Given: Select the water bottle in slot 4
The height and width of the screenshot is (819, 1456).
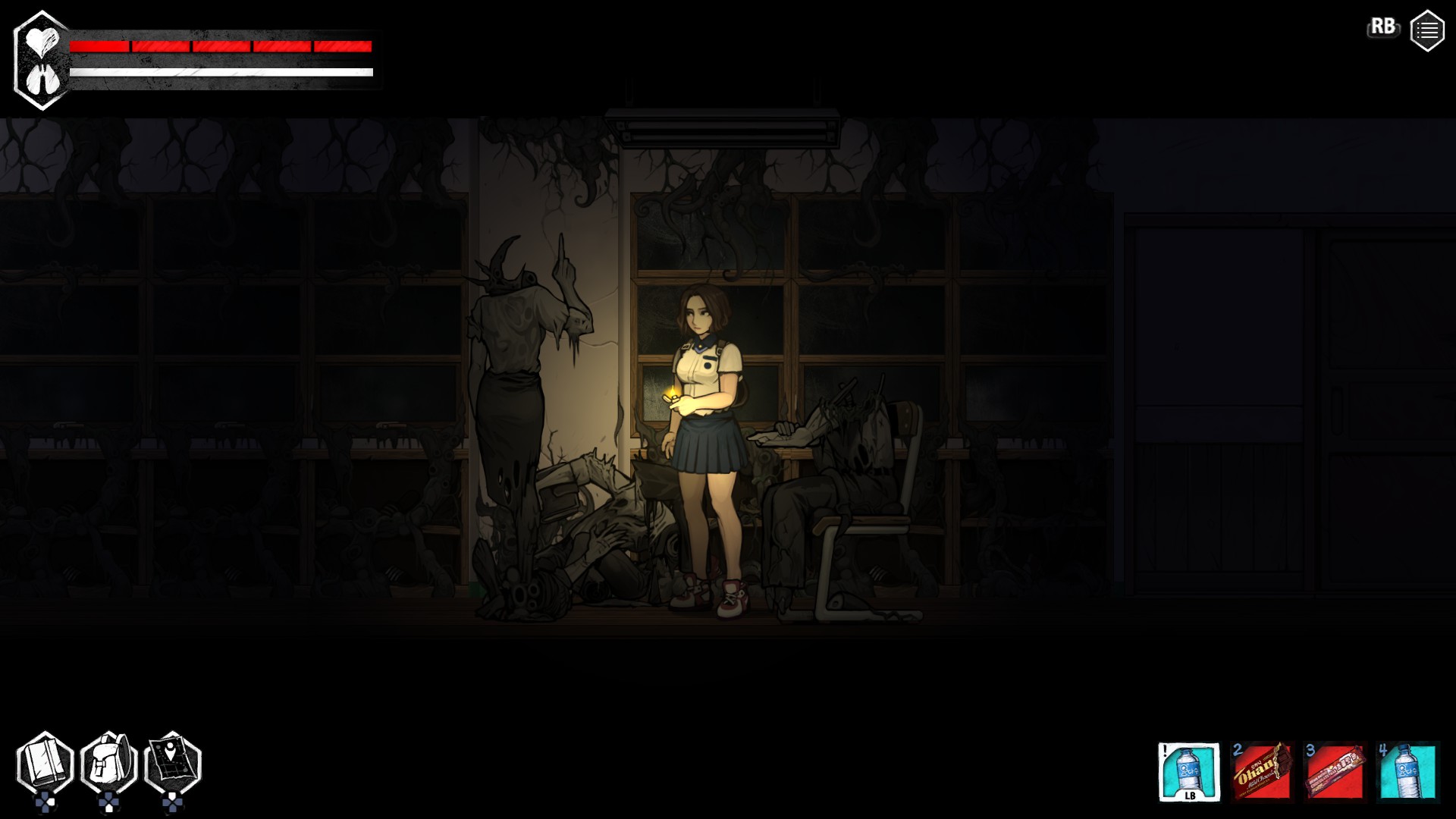Looking at the screenshot, I should [1407, 770].
